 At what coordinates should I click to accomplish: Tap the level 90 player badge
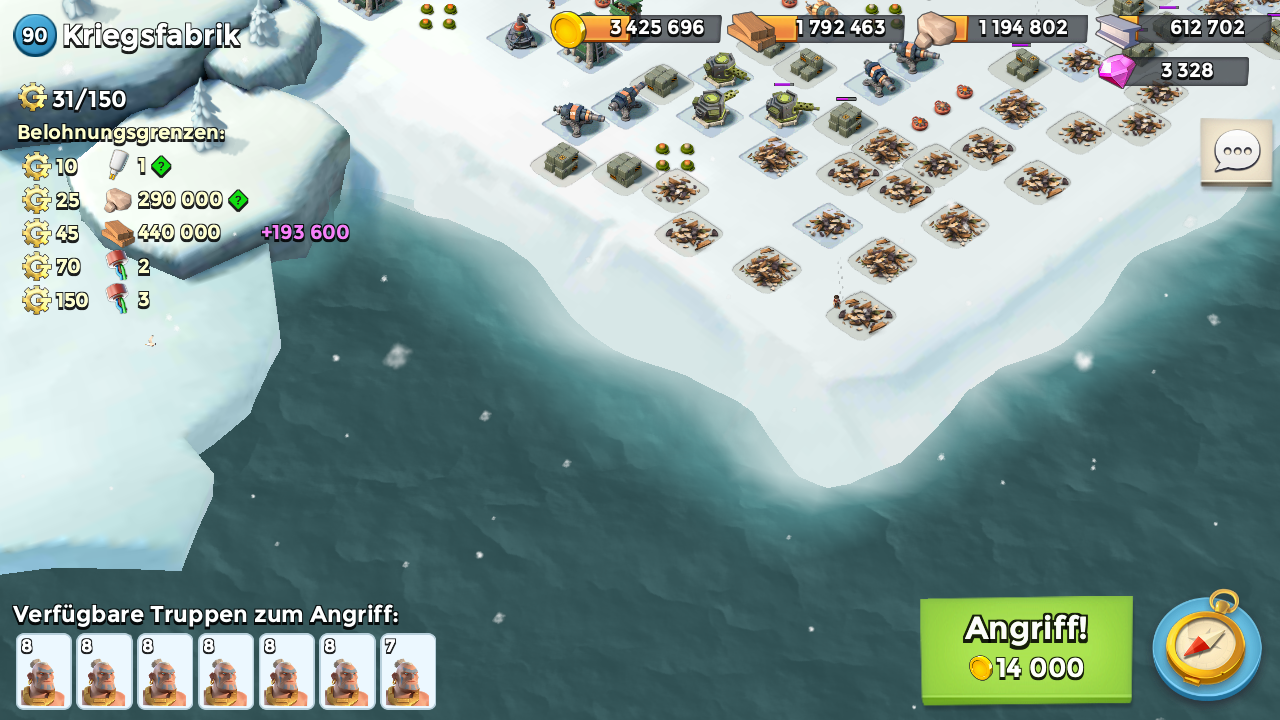coord(35,36)
